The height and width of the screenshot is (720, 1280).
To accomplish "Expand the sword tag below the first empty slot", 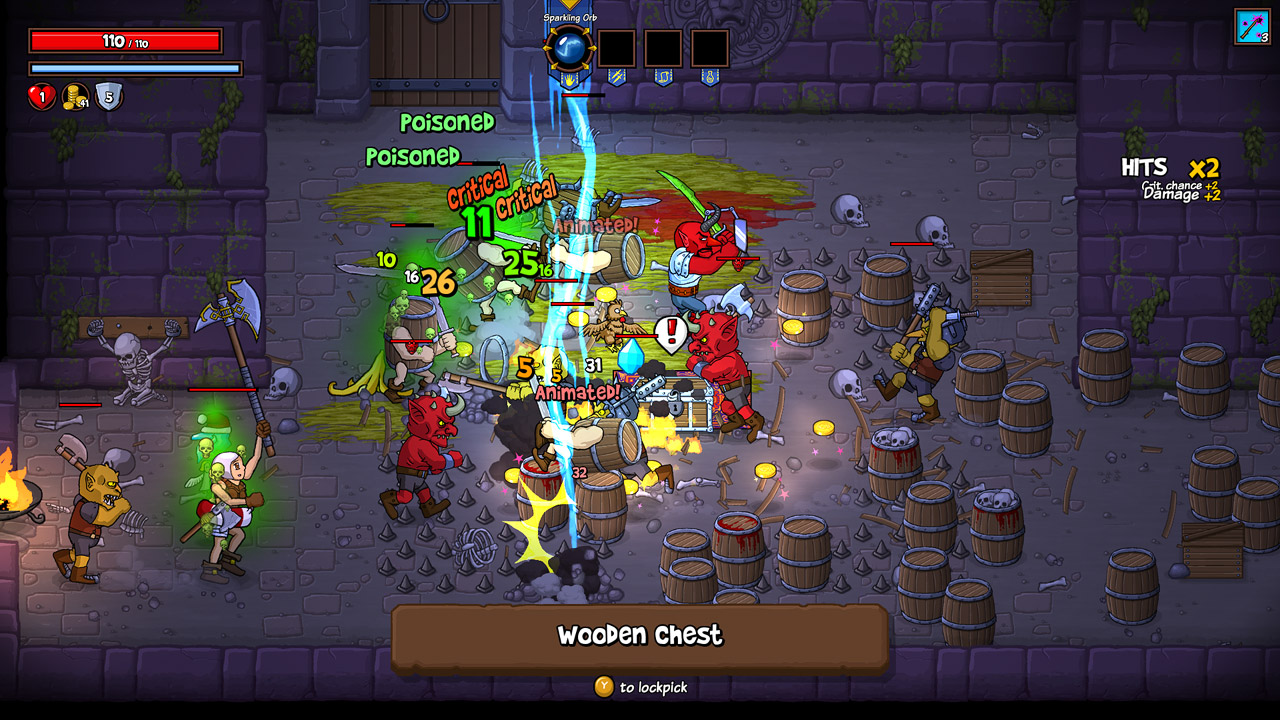I will (x=617, y=77).
